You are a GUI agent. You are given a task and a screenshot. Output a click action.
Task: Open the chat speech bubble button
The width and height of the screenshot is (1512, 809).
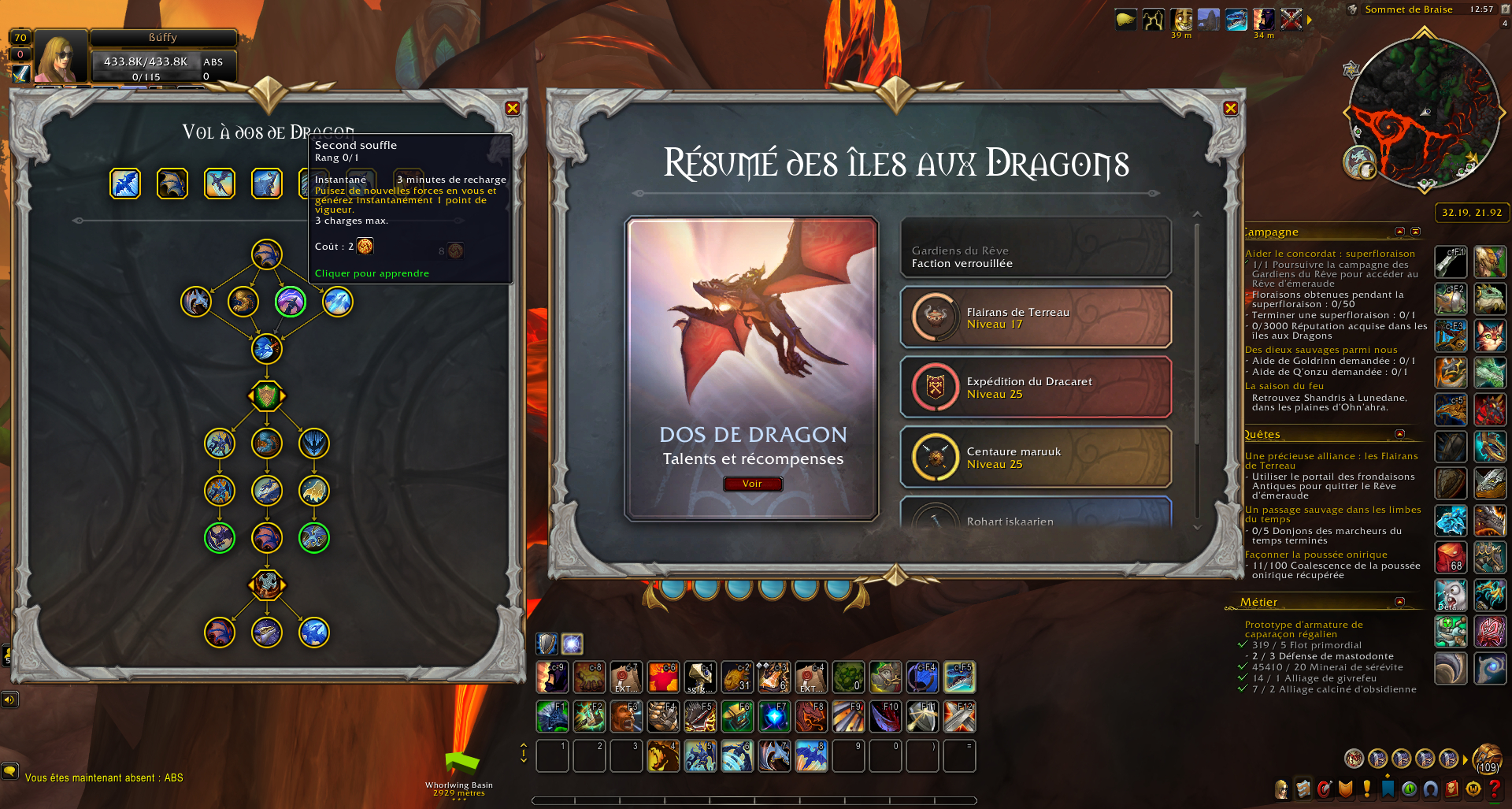pyautogui.click(x=9, y=770)
